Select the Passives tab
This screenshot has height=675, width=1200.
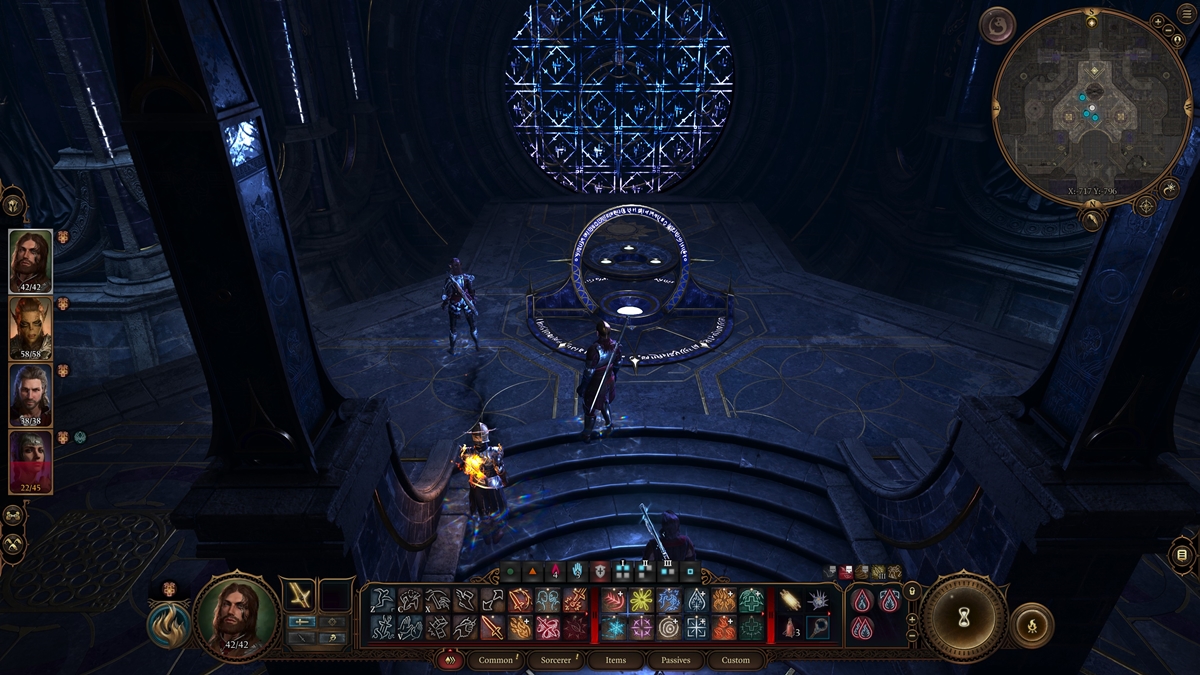(x=676, y=660)
